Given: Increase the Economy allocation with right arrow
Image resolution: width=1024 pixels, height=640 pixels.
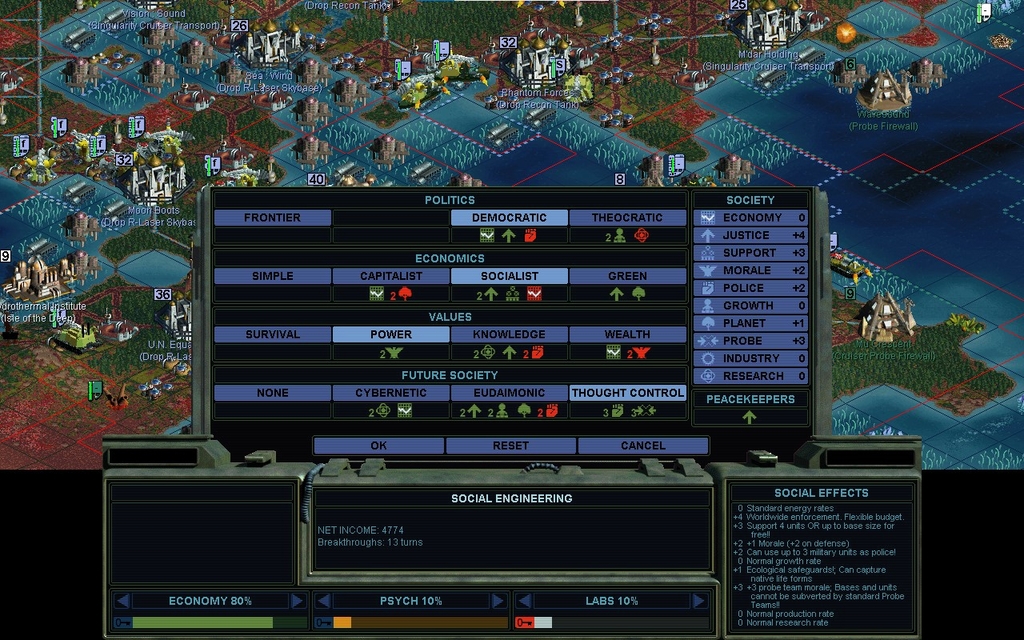Looking at the screenshot, I should click(297, 601).
